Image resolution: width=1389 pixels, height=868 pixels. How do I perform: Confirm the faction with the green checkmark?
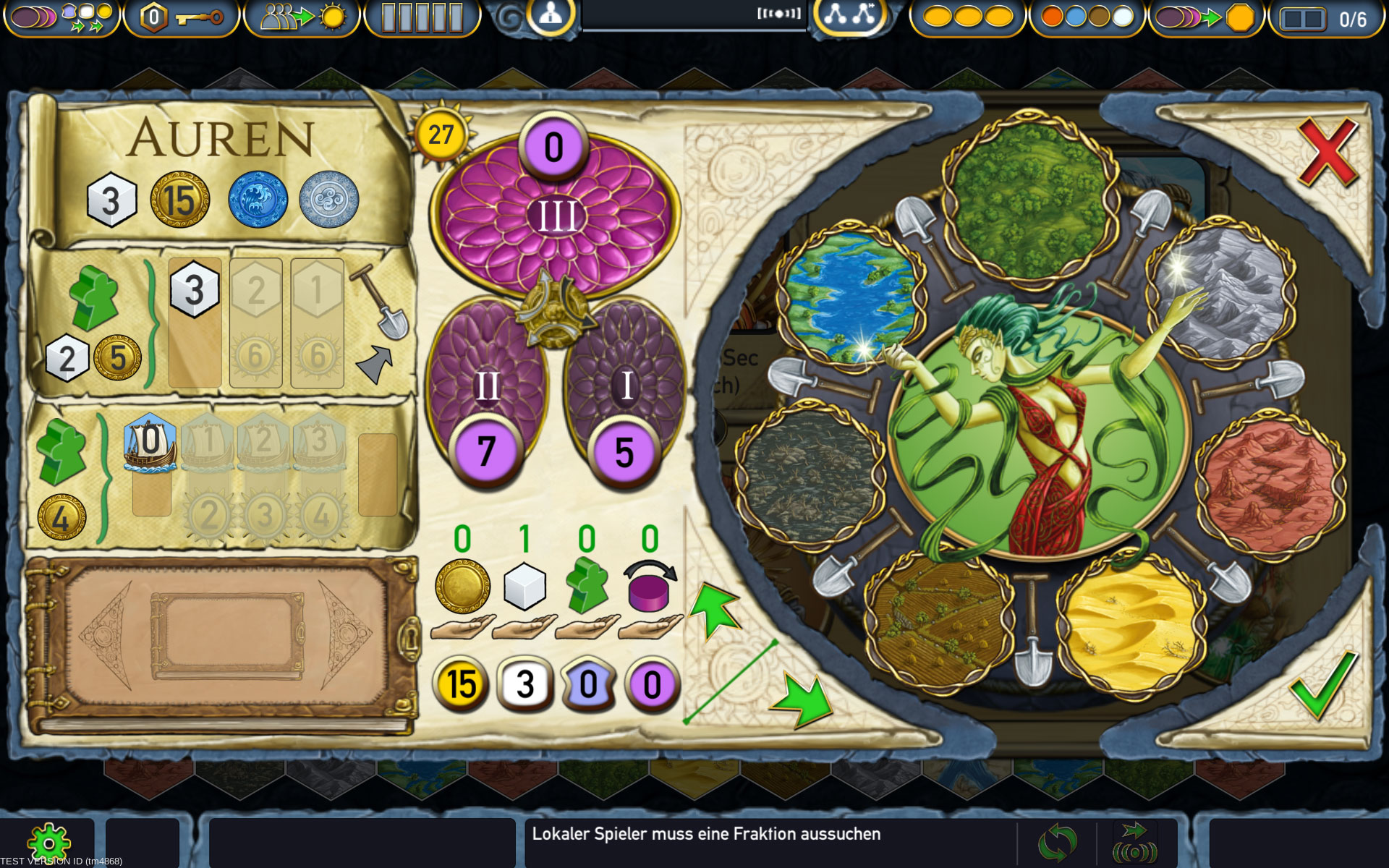[1323, 683]
